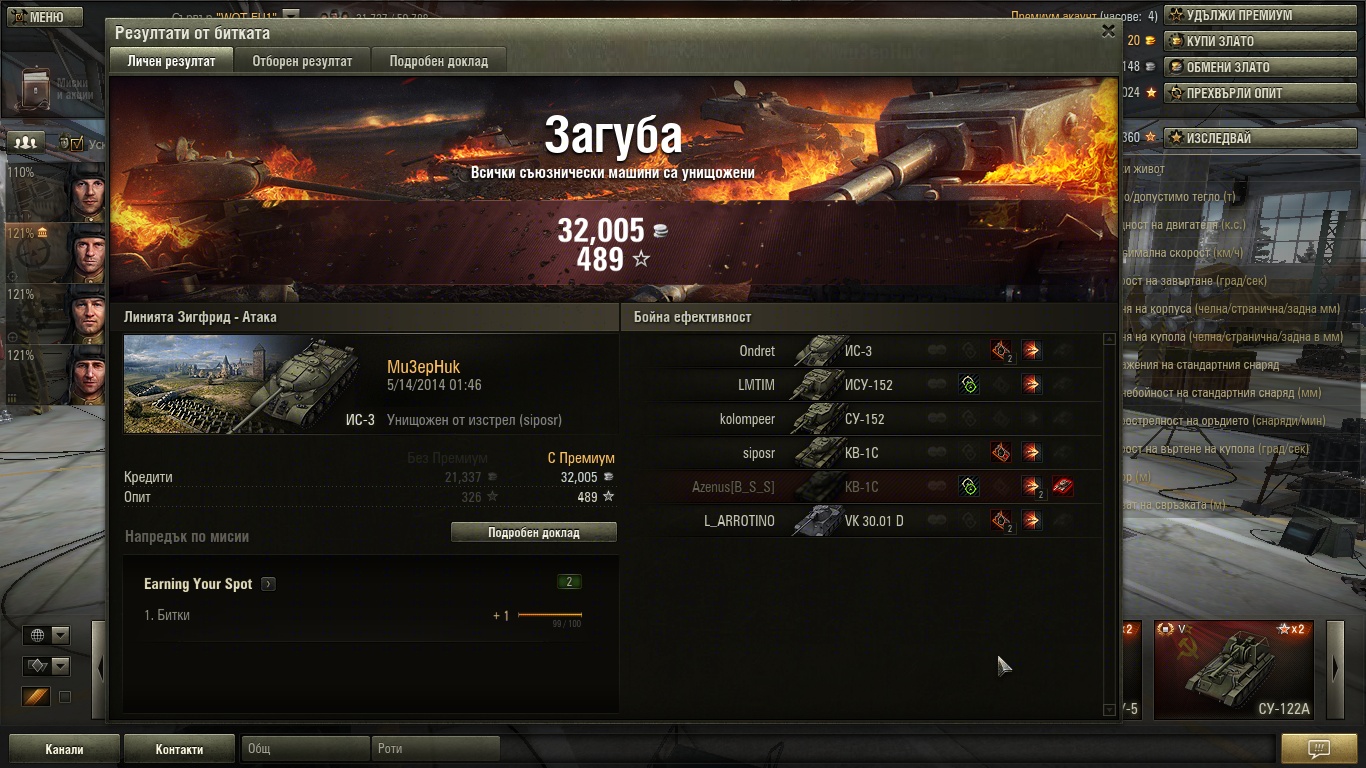
Task: Click the carousel right arrow
Action: click(1335, 669)
